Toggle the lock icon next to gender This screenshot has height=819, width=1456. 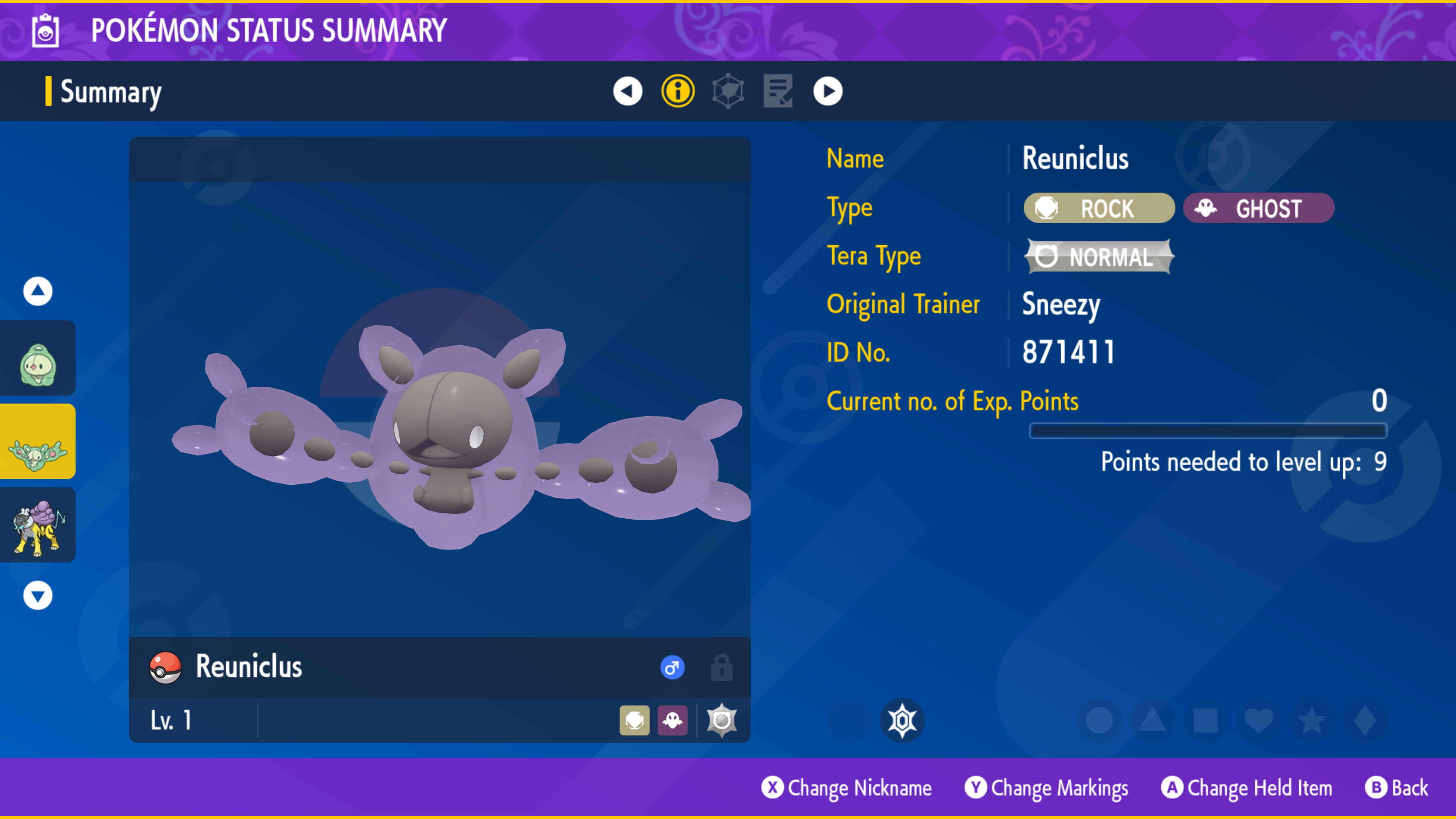[x=722, y=667]
